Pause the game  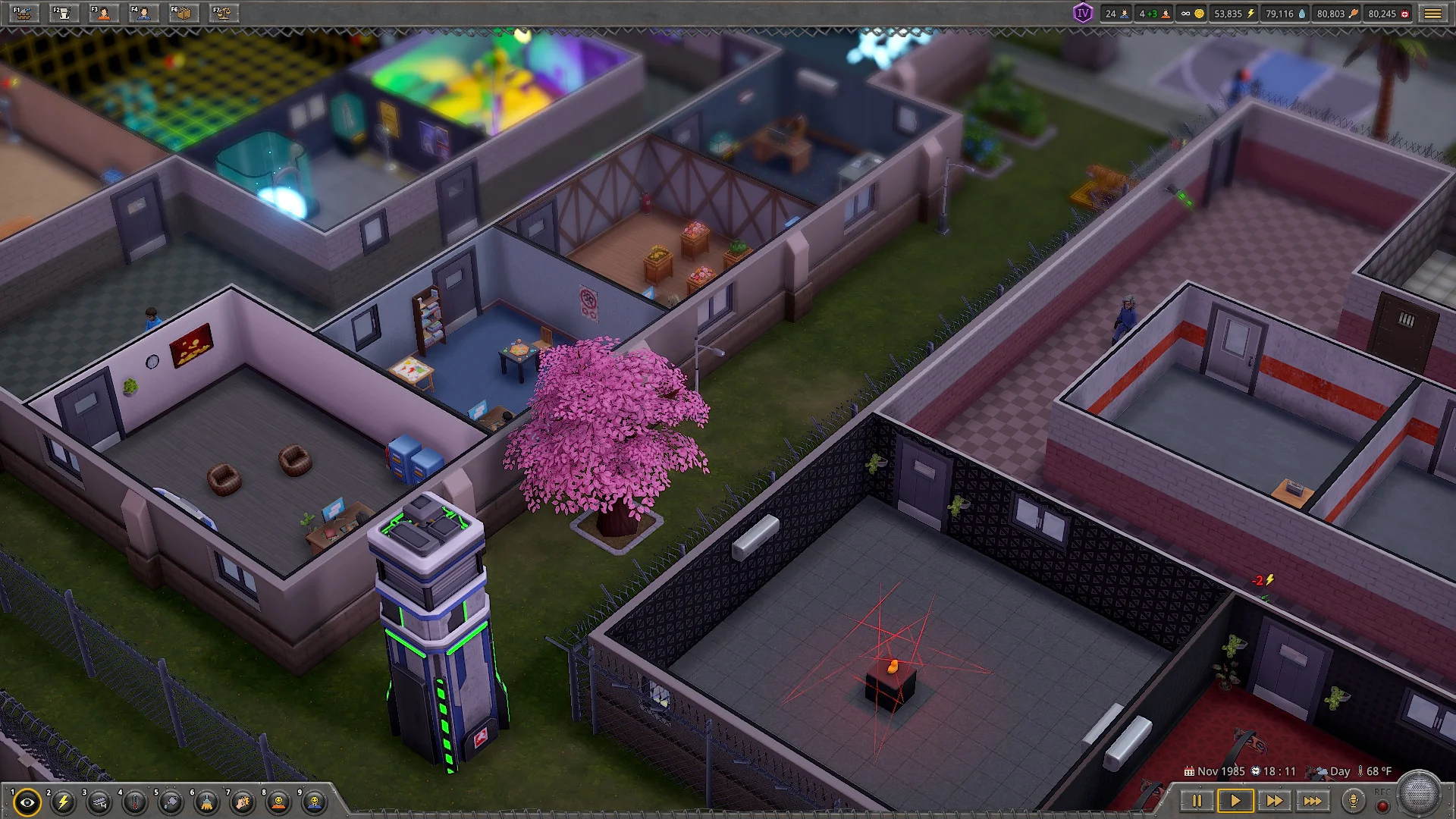pyautogui.click(x=1197, y=801)
